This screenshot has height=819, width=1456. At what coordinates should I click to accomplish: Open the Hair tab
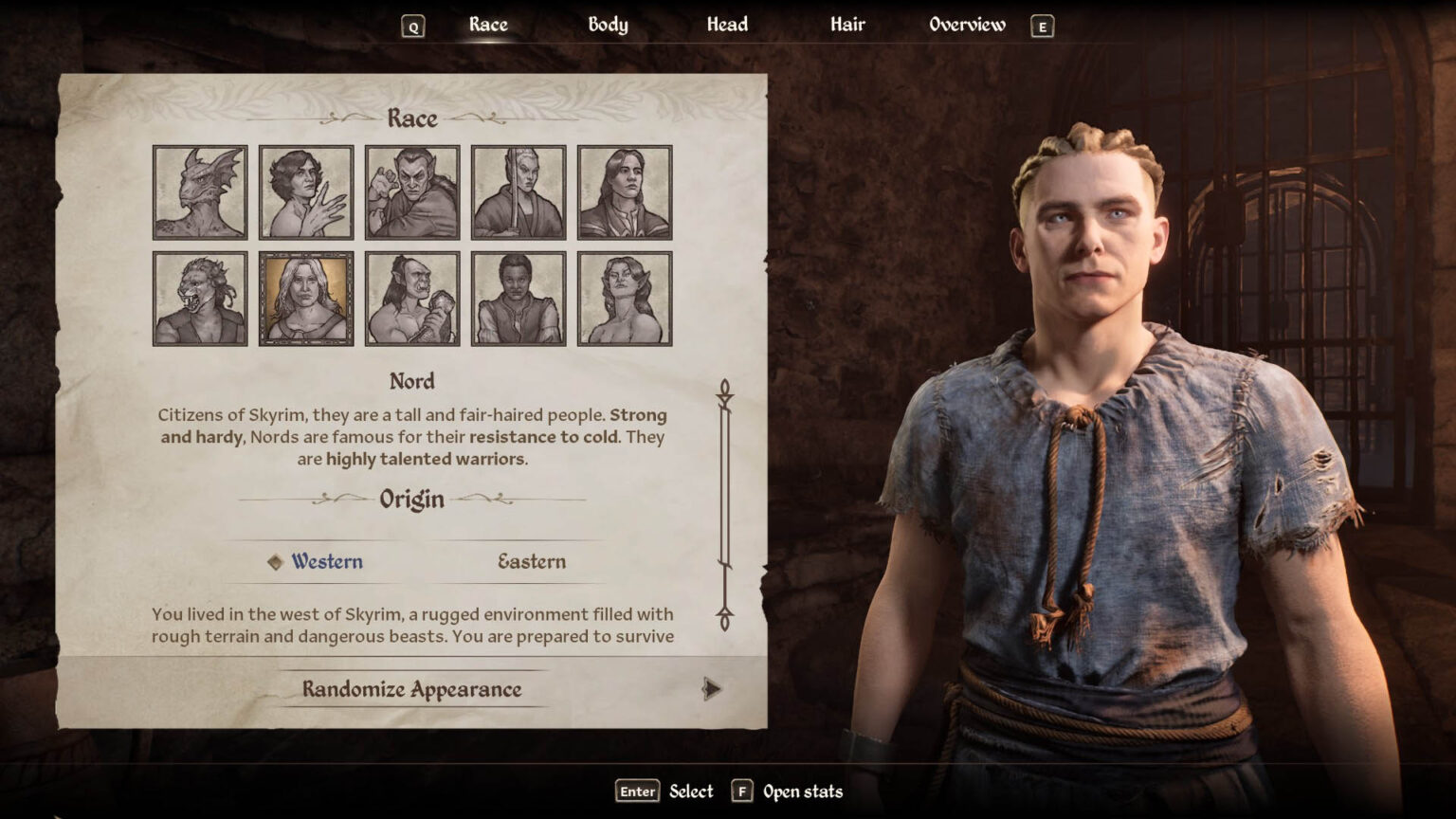(846, 25)
